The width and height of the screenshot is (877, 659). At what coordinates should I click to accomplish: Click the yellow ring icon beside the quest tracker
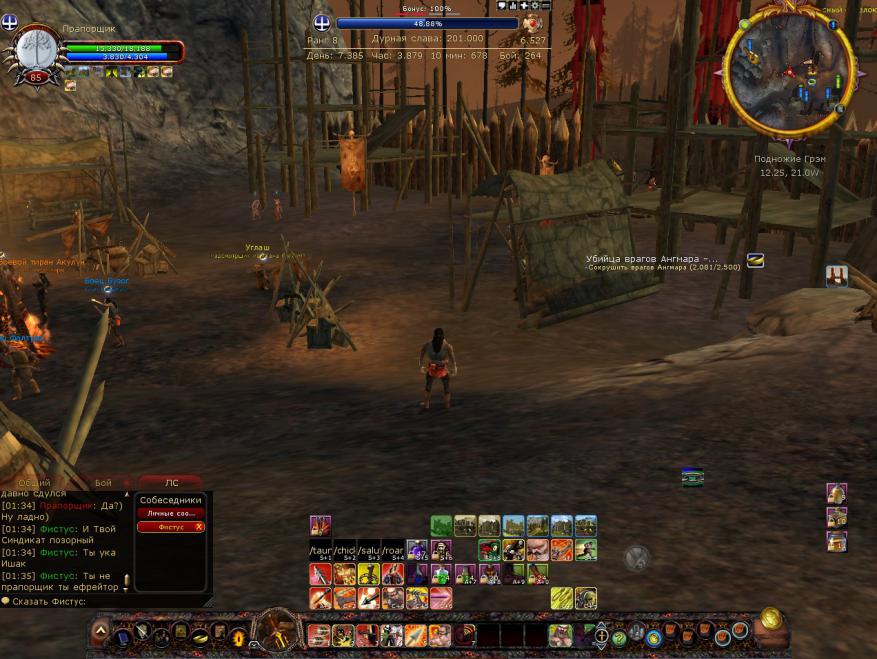click(x=756, y=260)
